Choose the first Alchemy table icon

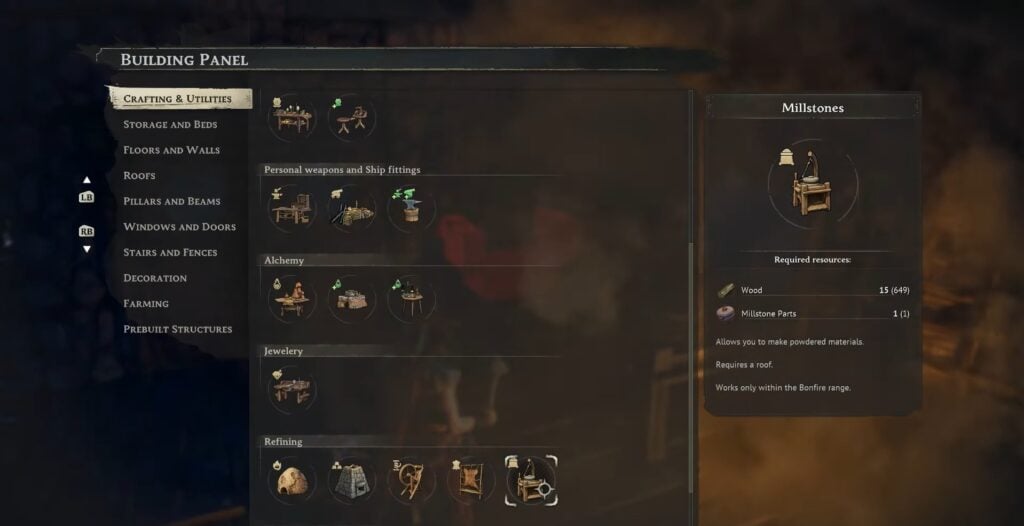tap(292, 299)
